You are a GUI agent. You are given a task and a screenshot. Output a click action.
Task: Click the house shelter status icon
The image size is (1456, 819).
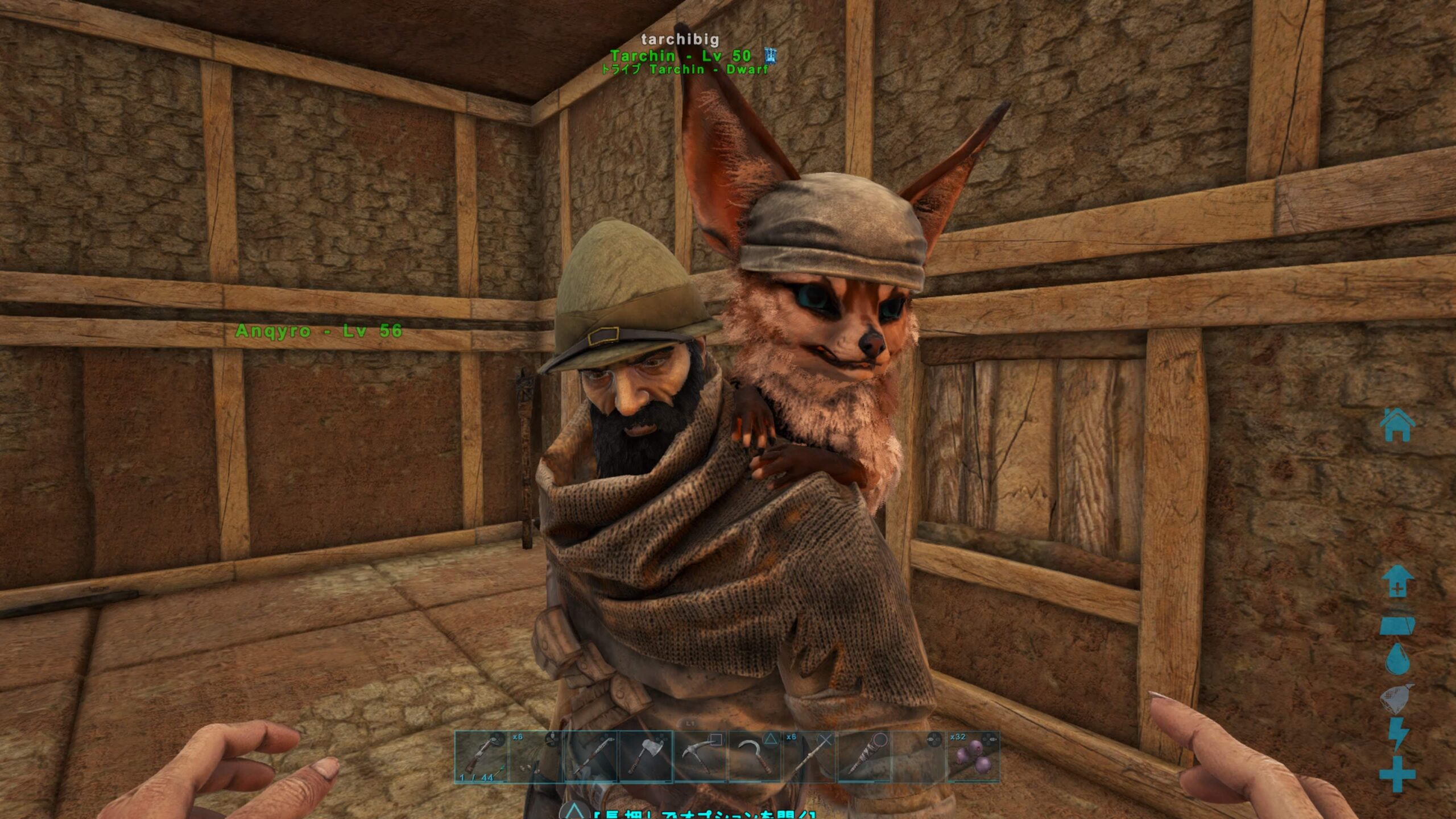(x=1397, y=424)
